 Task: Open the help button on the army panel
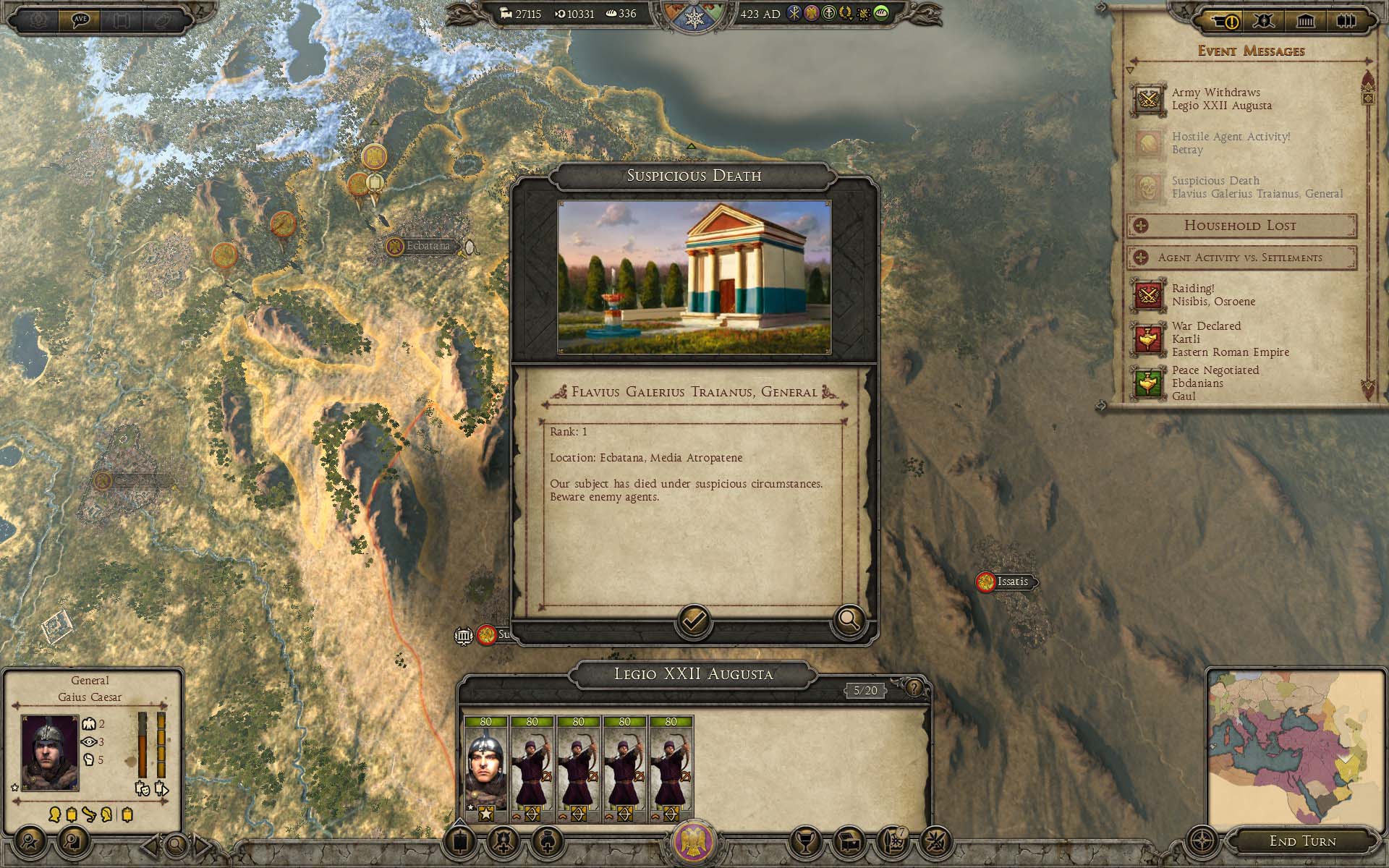click(x=914, y=688)
